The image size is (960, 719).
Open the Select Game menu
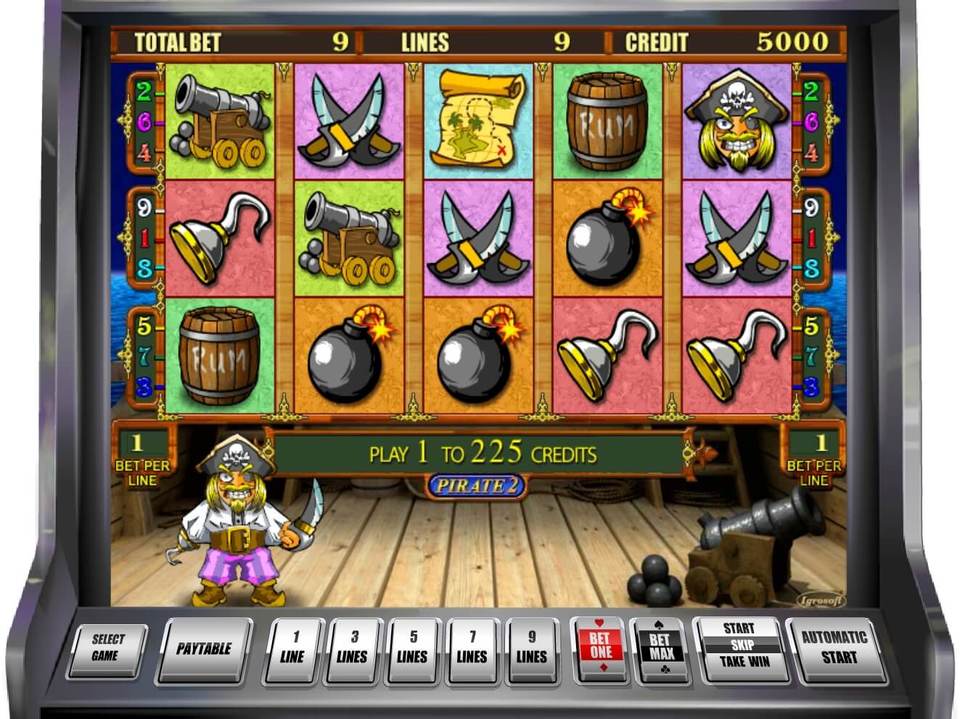[x=107, y=649]
